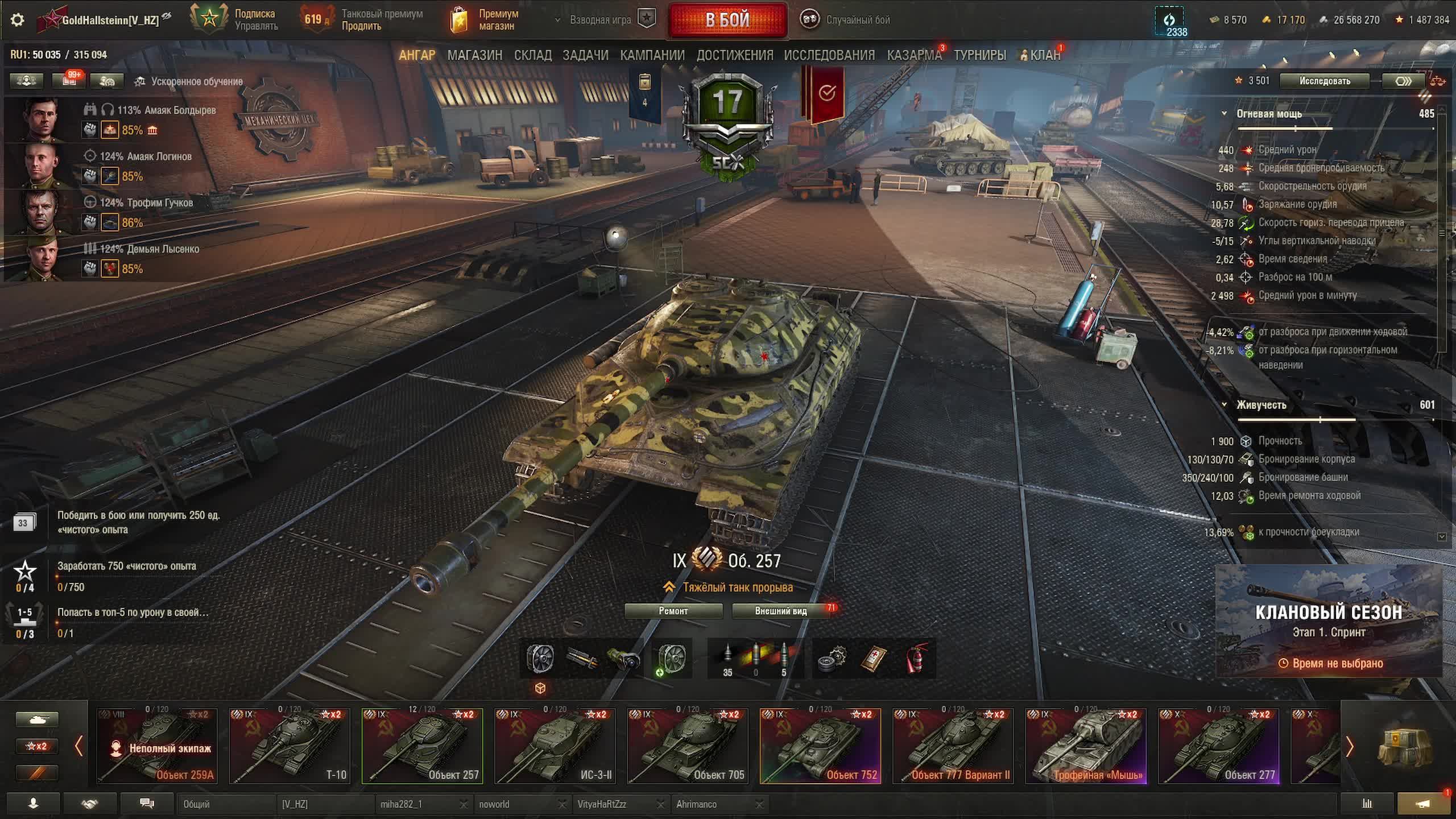Select the Объект 752 tank tile
Screen dimensions: 1456x819
coord(820,746)
